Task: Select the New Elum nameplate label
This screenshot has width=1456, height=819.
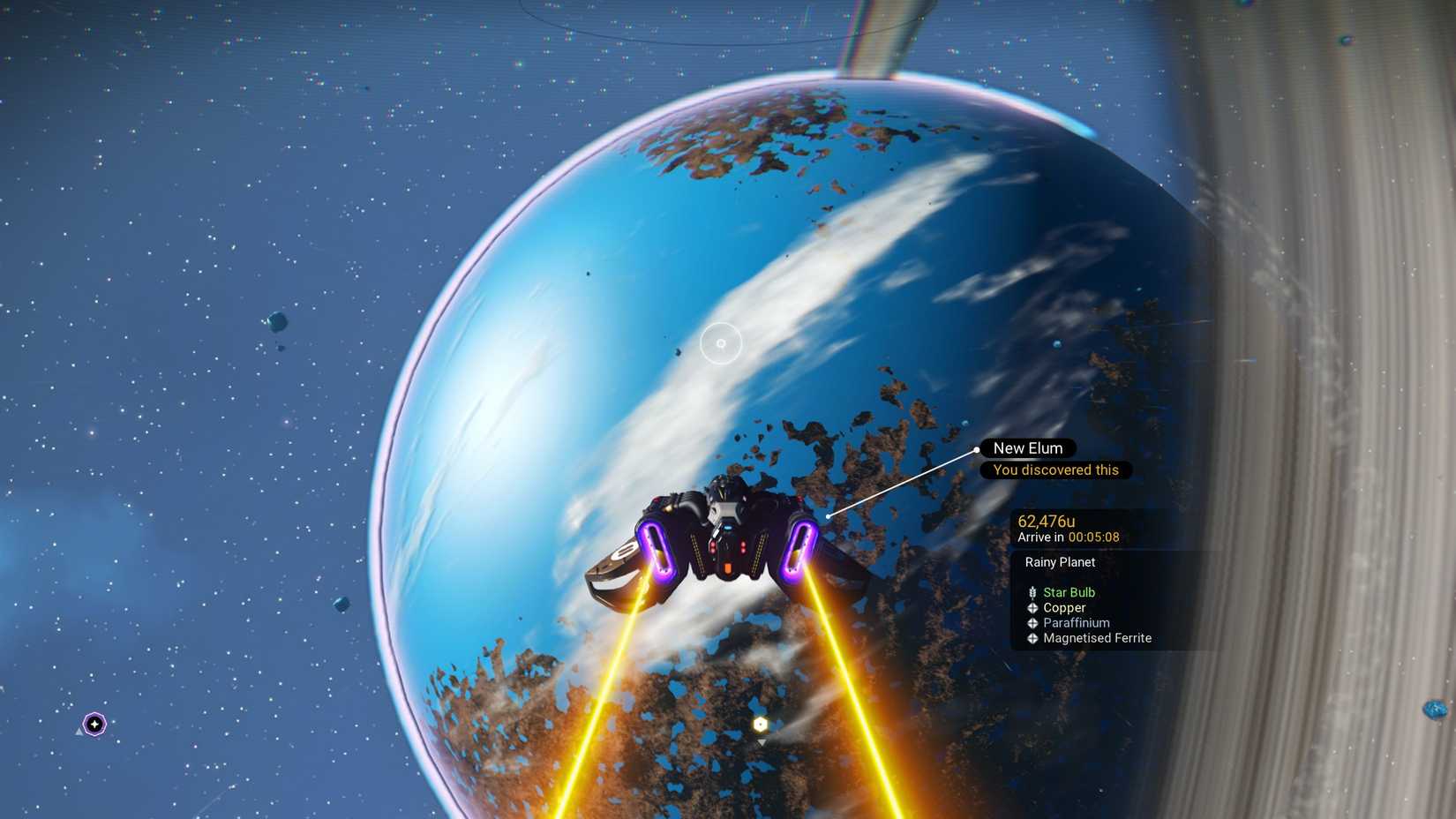Action: [1027, 447]
